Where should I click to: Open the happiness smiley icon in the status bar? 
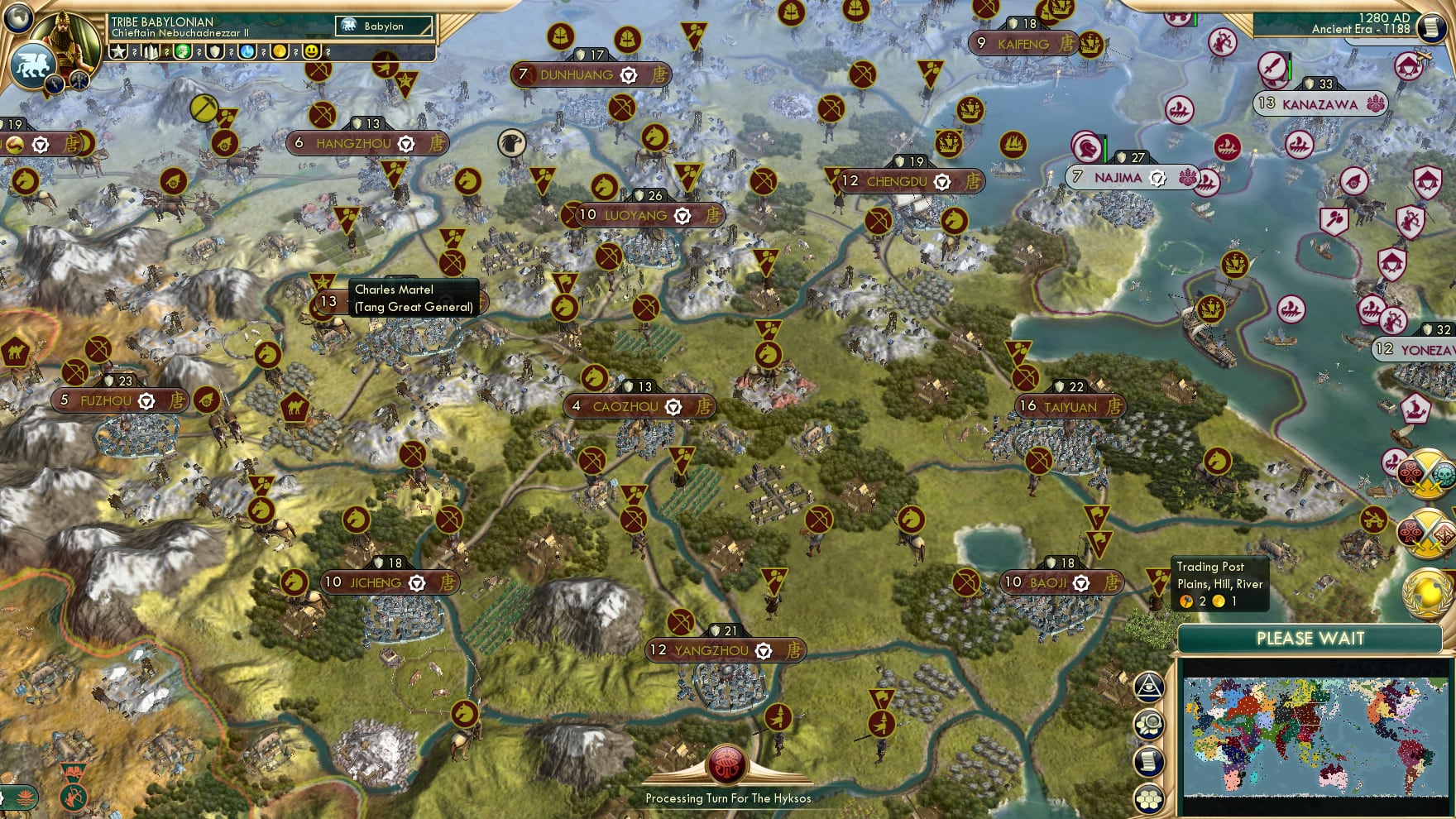313,51
